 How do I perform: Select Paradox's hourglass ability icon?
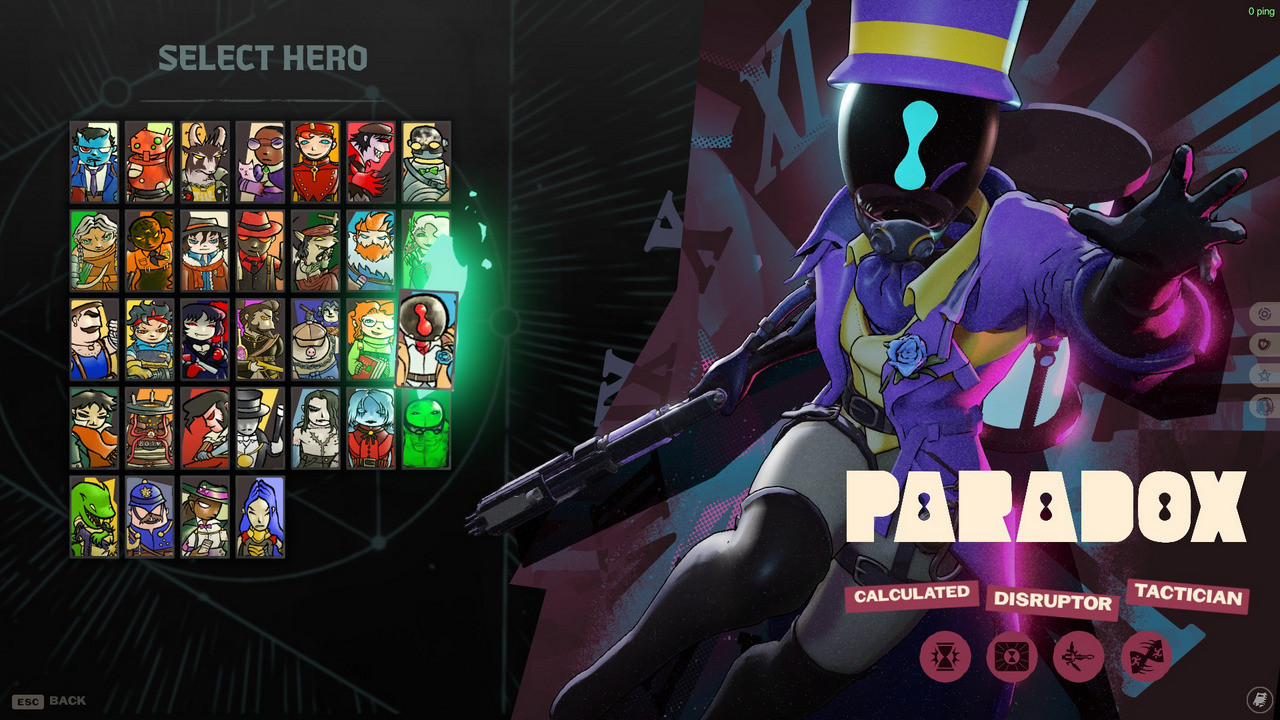click(x=945, y=658)
